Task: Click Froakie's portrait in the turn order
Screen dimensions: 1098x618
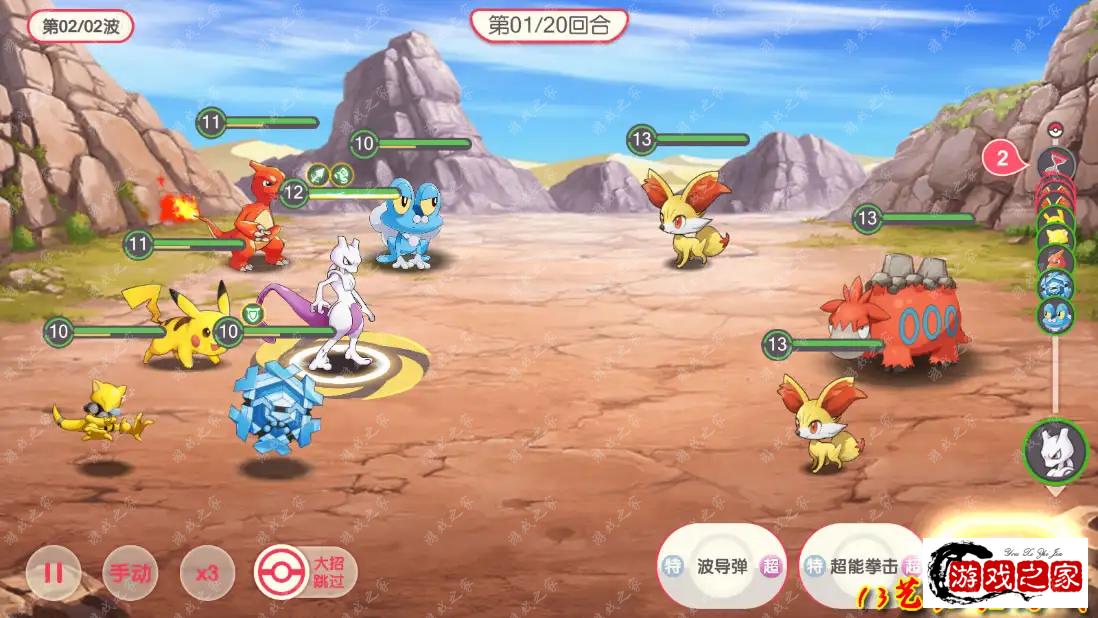Action: click(1055, 314)
